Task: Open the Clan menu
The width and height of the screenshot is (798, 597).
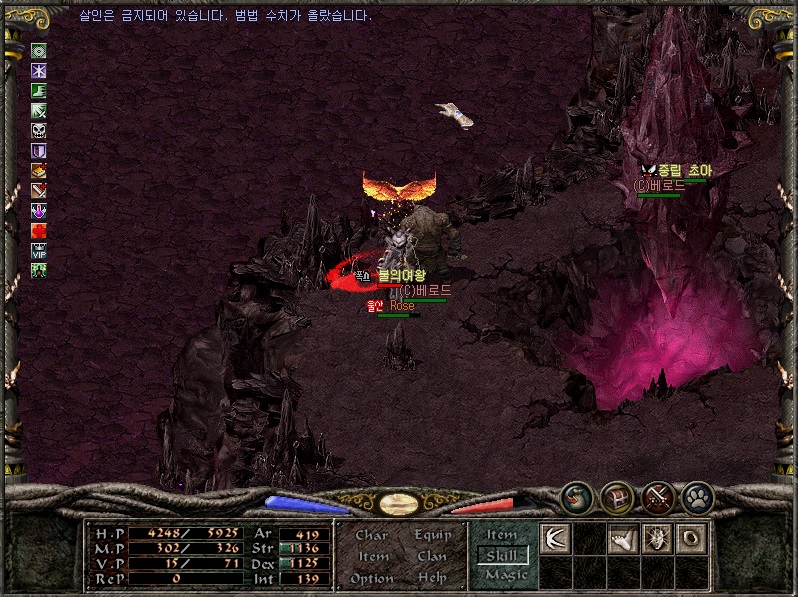Action: (x=431, y=556)
